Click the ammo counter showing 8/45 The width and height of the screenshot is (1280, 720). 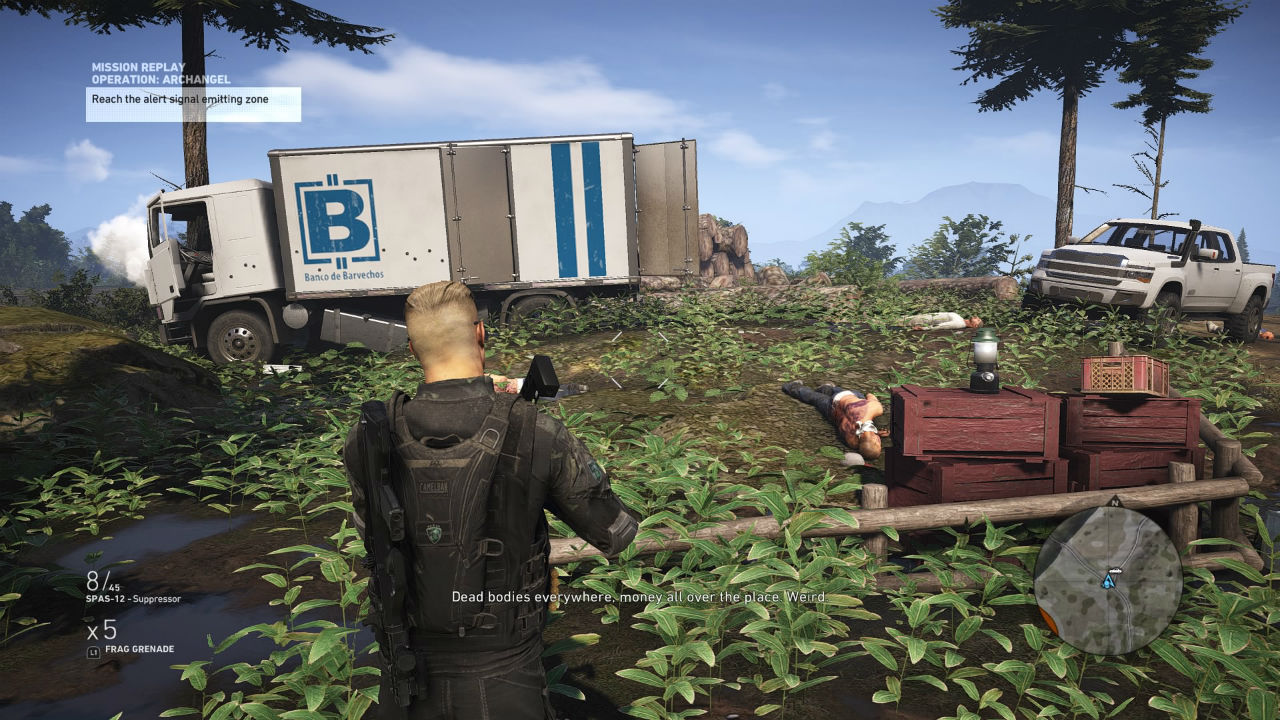click(101, 580)
